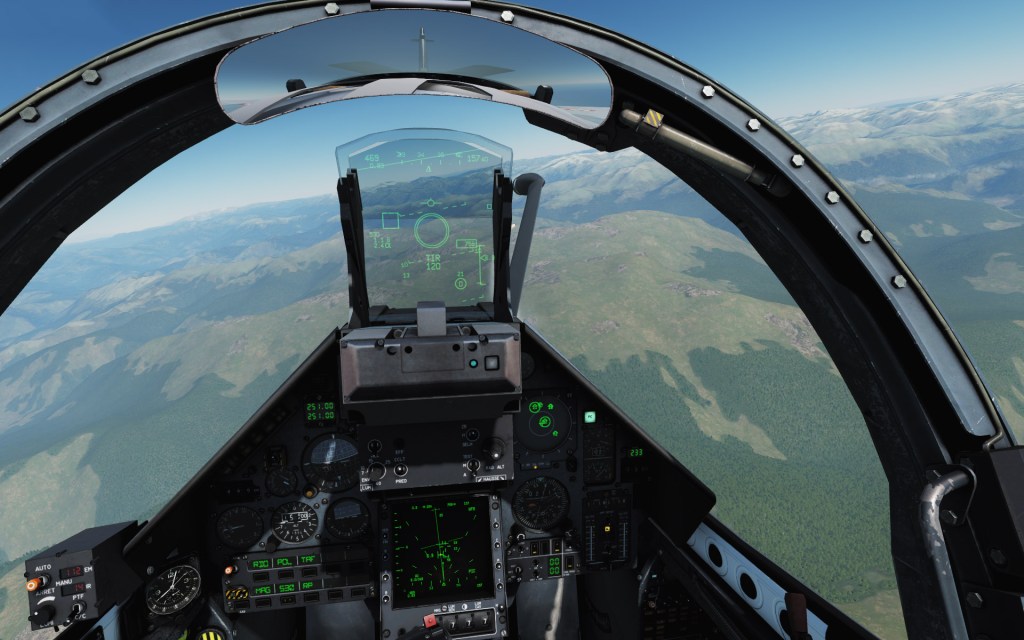
Task: Select the TAF button on the weapons panel
Action: click(x=309, y=560)
